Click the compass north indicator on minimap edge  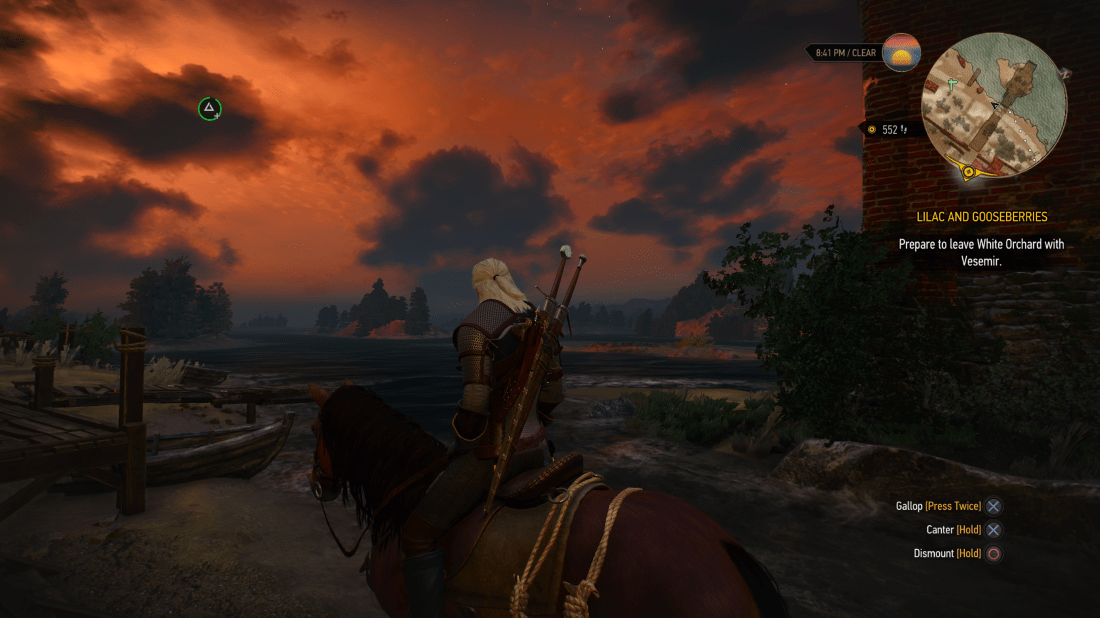click(1064, 73)
